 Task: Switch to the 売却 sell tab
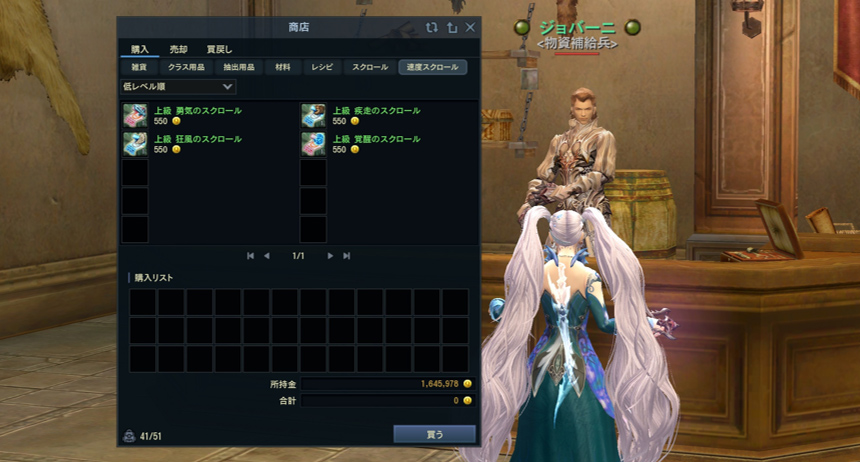point(178,49)
